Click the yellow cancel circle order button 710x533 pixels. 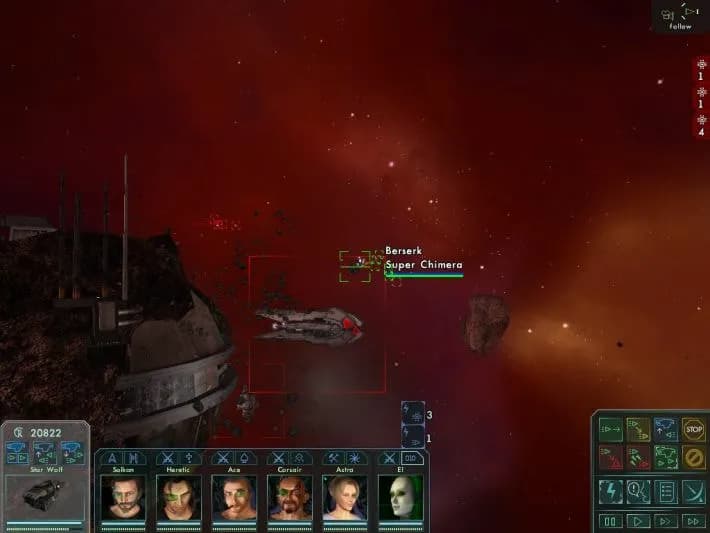click(x=693, y=458)
